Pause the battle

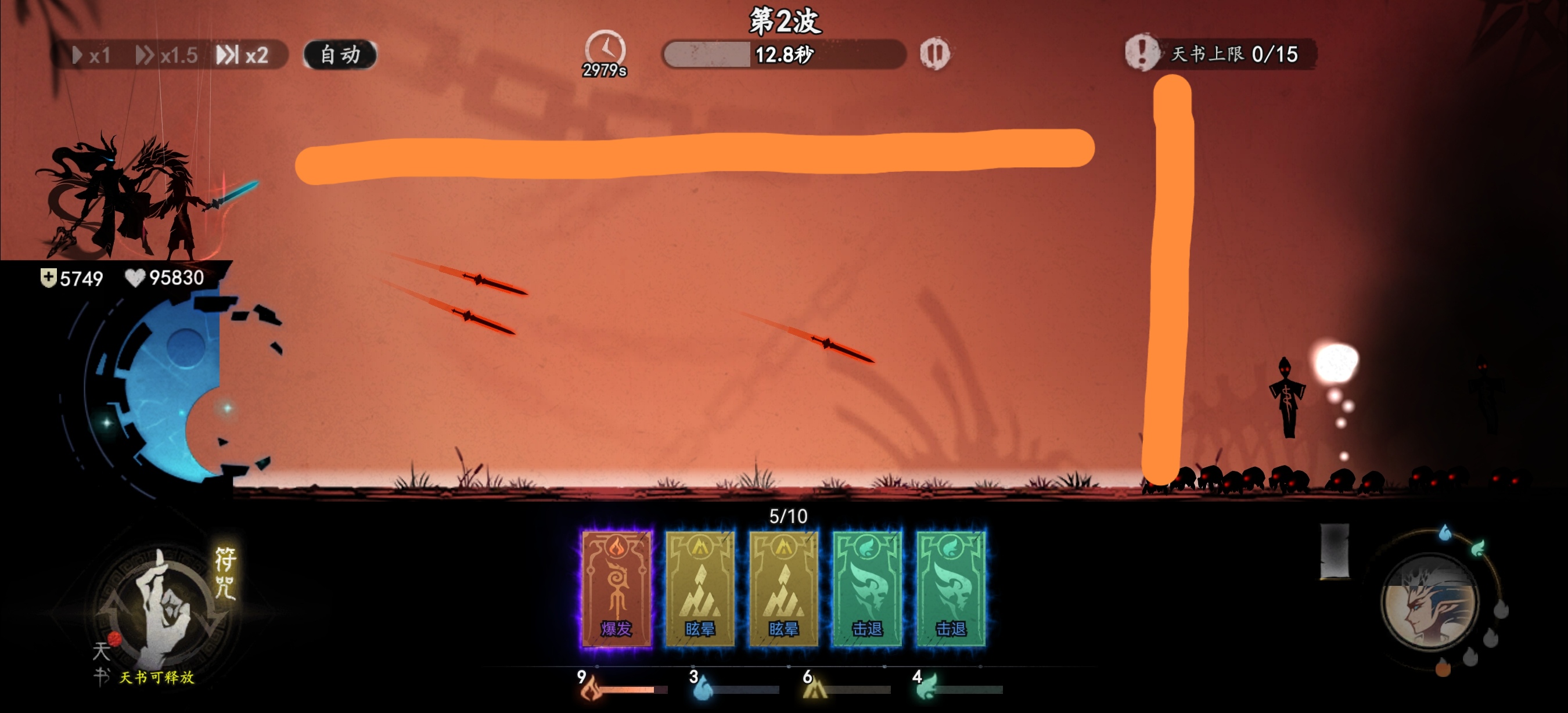(934, 53)
